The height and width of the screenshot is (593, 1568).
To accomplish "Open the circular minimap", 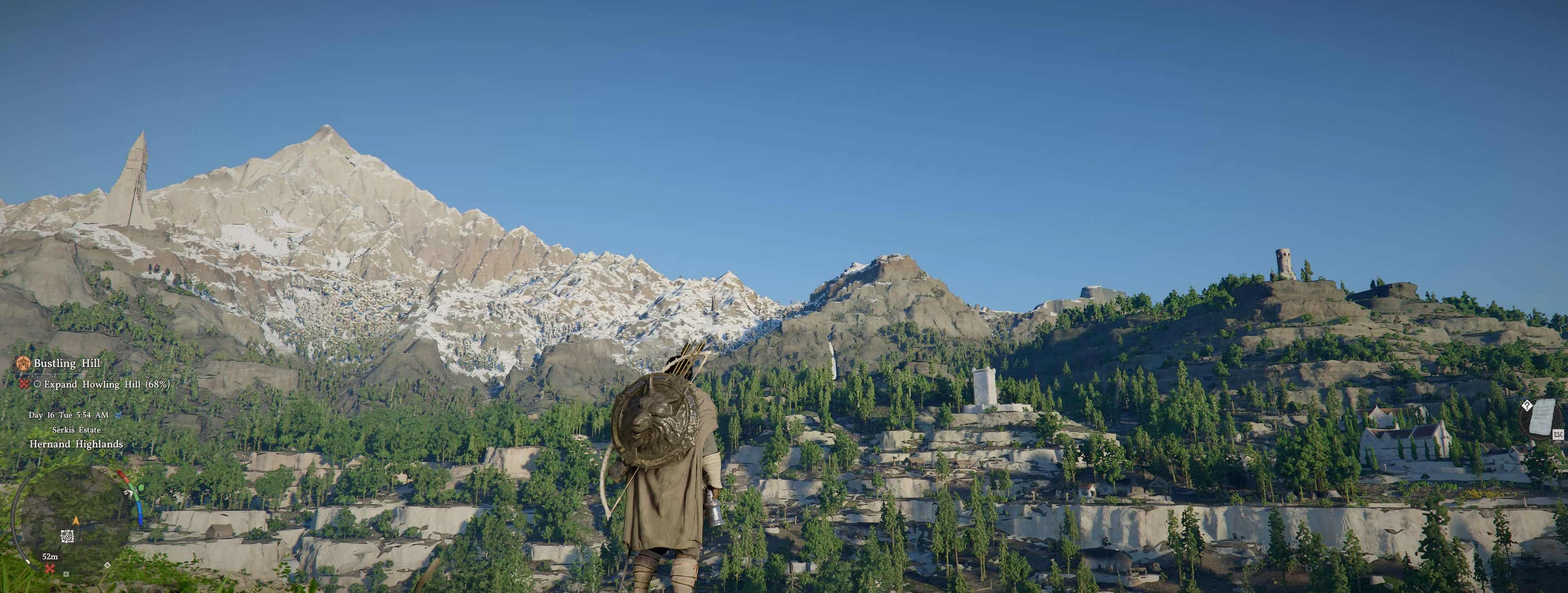I will (73, 524).
